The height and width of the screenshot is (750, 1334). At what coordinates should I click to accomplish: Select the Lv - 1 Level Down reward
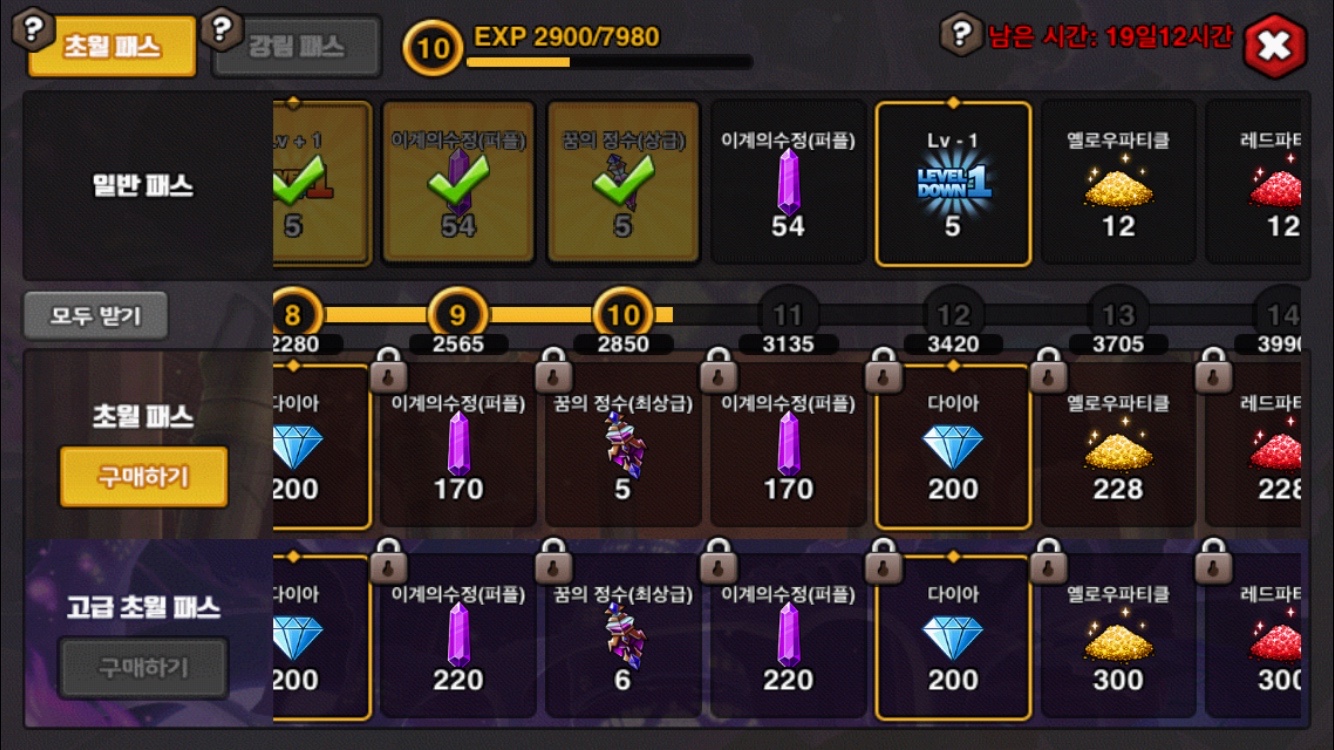tap(953, 183)
